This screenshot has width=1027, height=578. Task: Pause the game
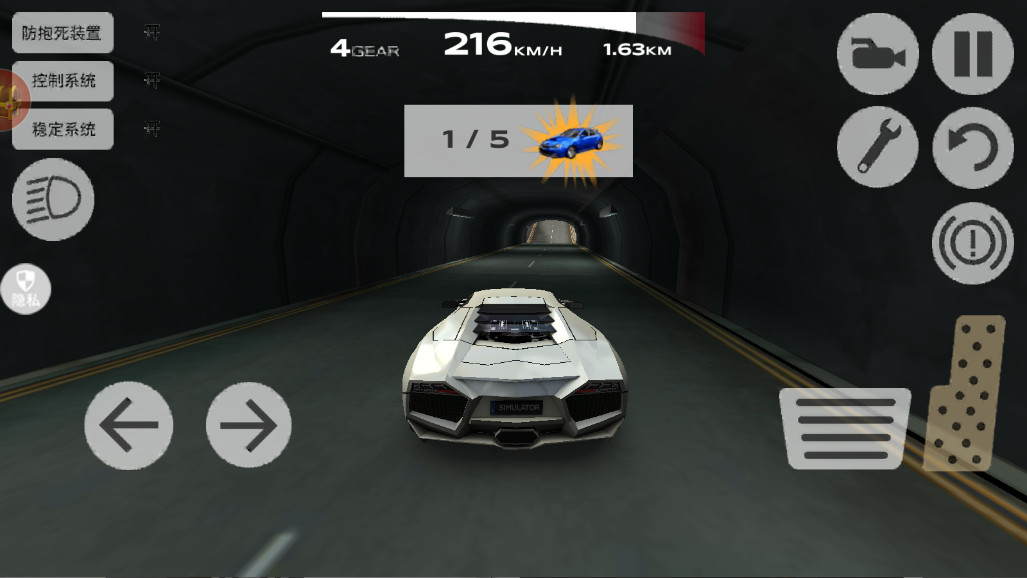[972, 54]
